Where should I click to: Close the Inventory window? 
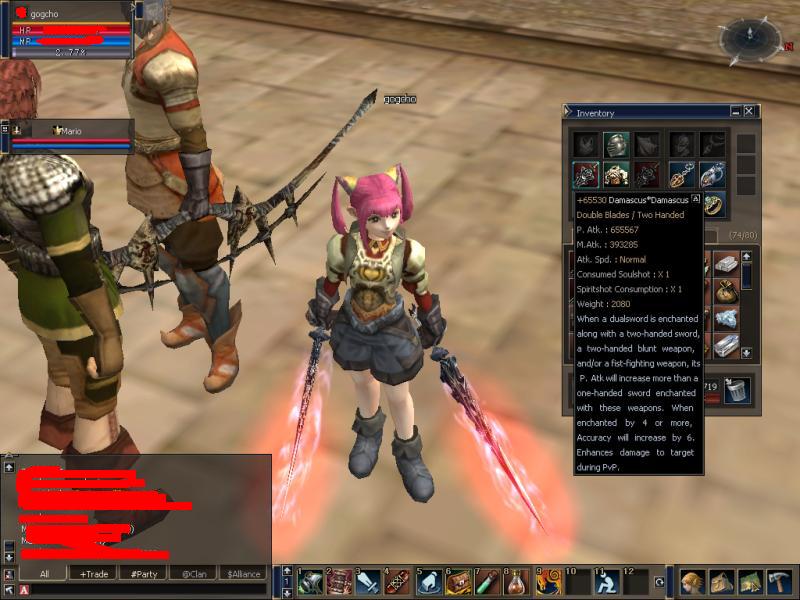tap(749, 112)
